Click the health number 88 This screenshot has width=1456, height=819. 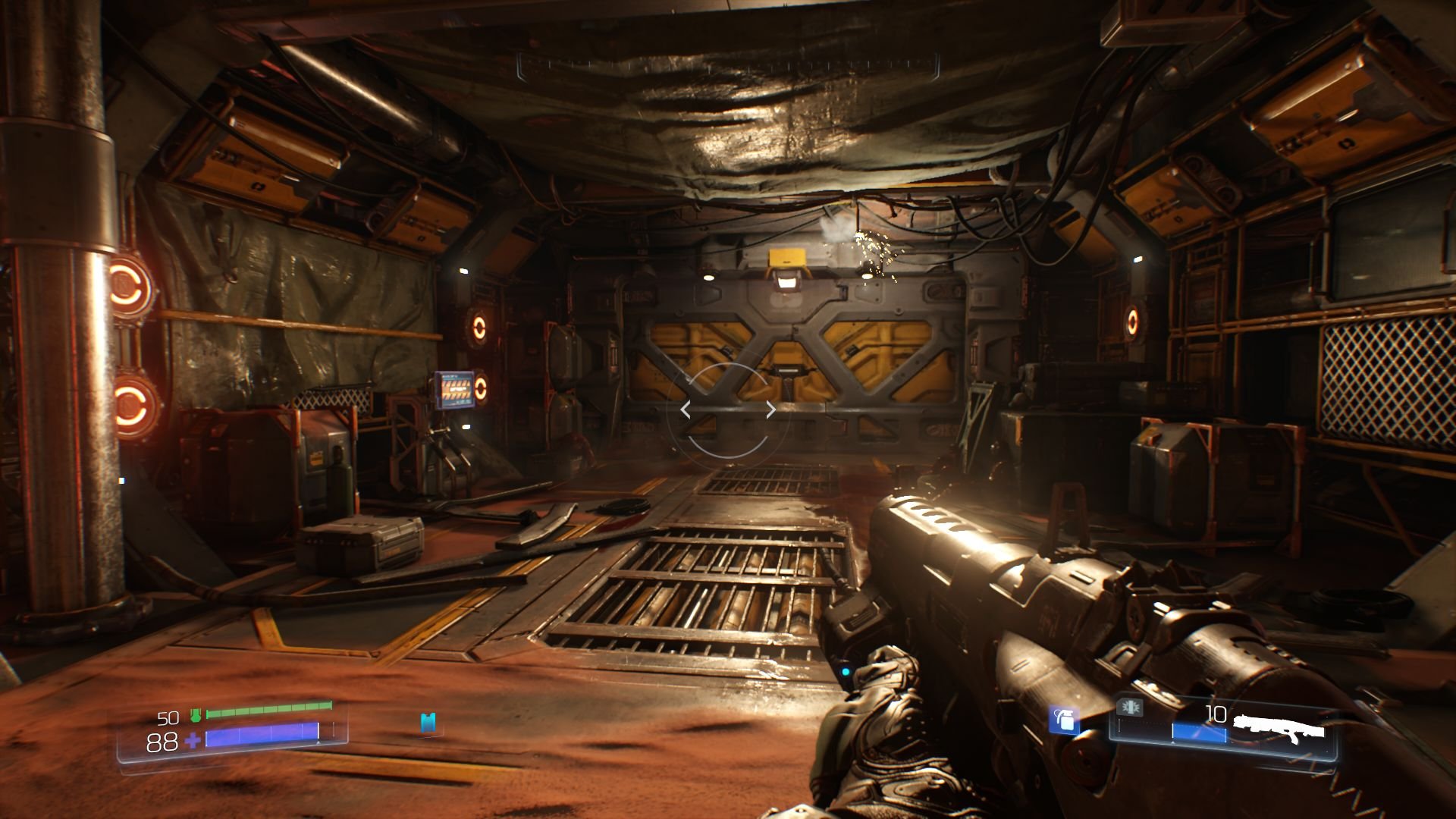(162, 741)
